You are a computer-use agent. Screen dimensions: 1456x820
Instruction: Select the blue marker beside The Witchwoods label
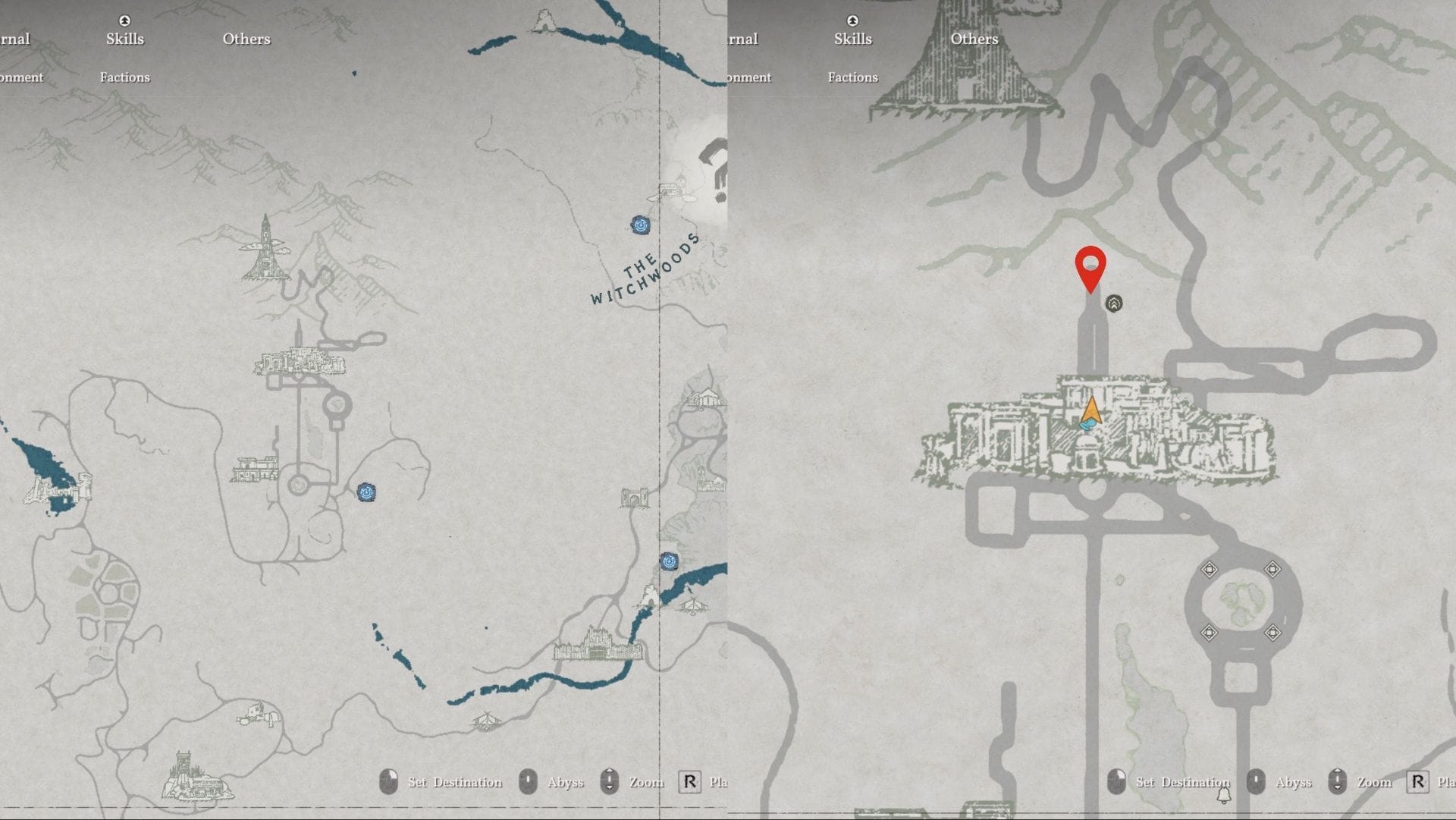(x=640, y=225)
